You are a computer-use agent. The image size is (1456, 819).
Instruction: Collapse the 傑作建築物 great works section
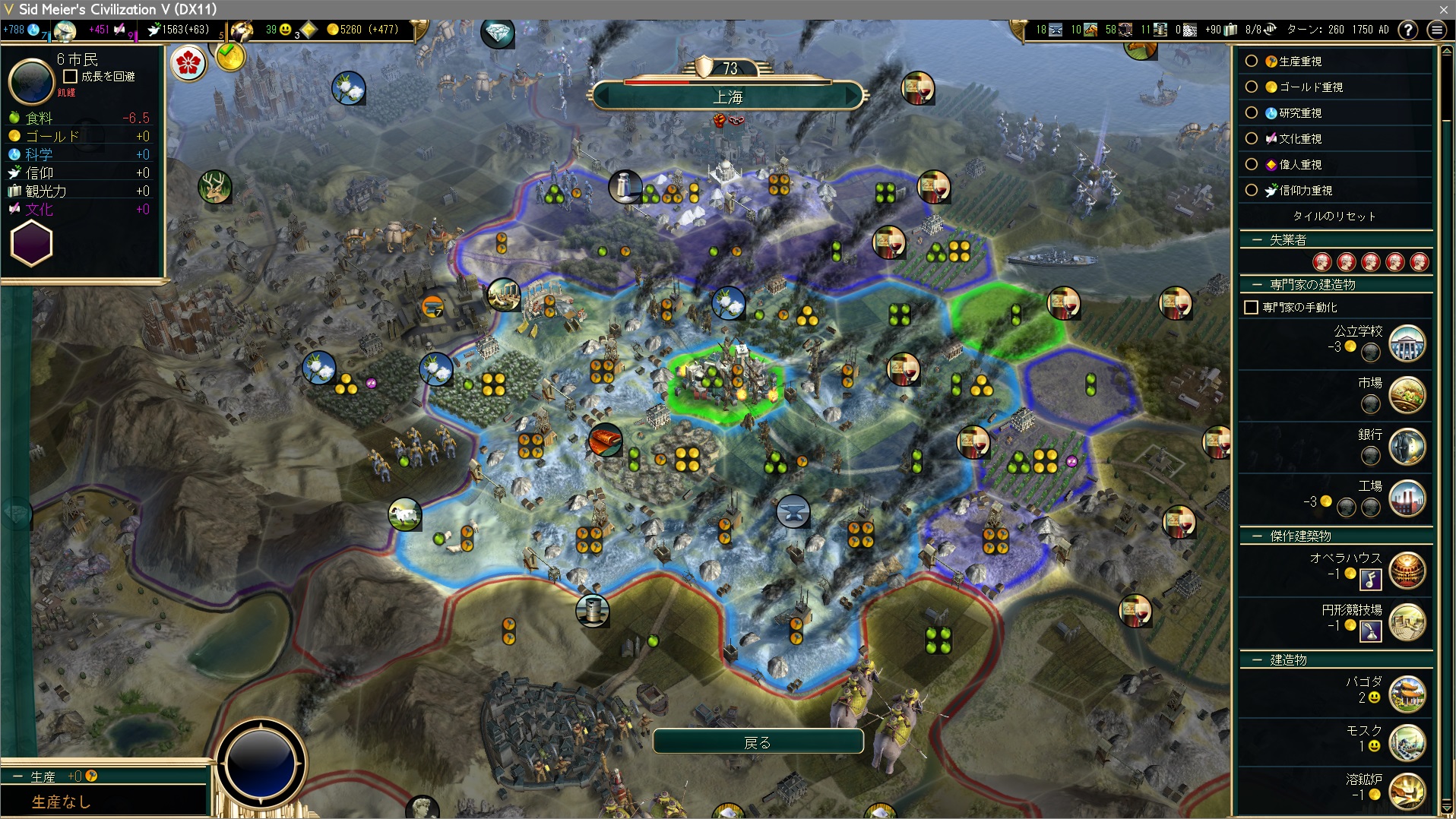tap(1257, 536)
